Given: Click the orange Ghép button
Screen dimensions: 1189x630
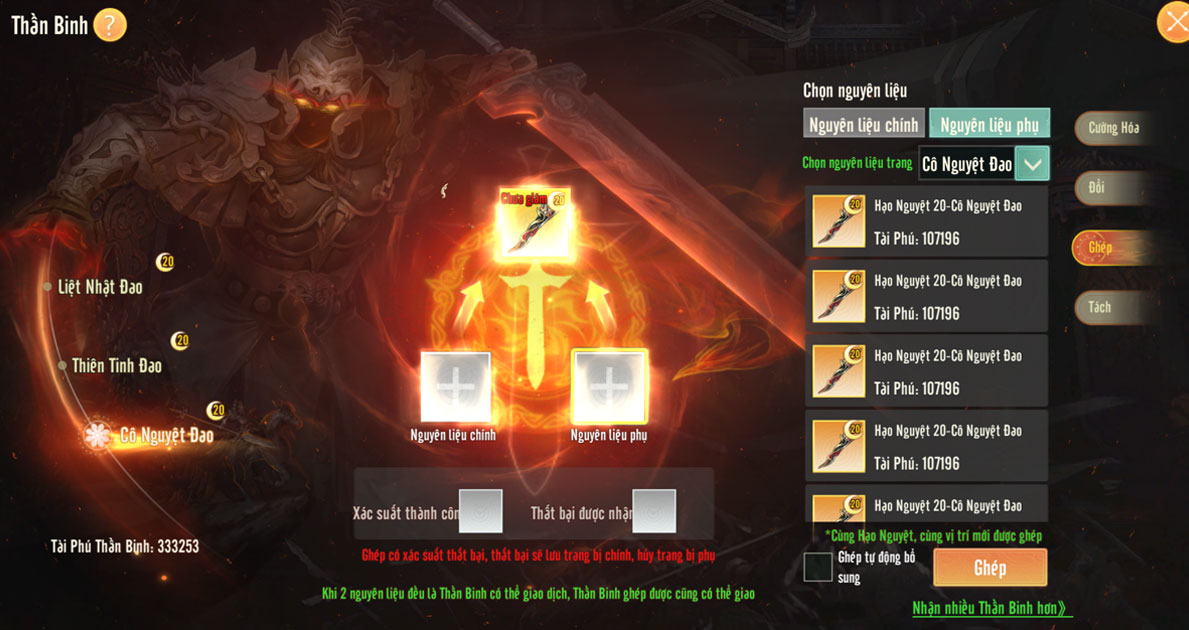Looking at the screenshot, I should pos(990,567).
